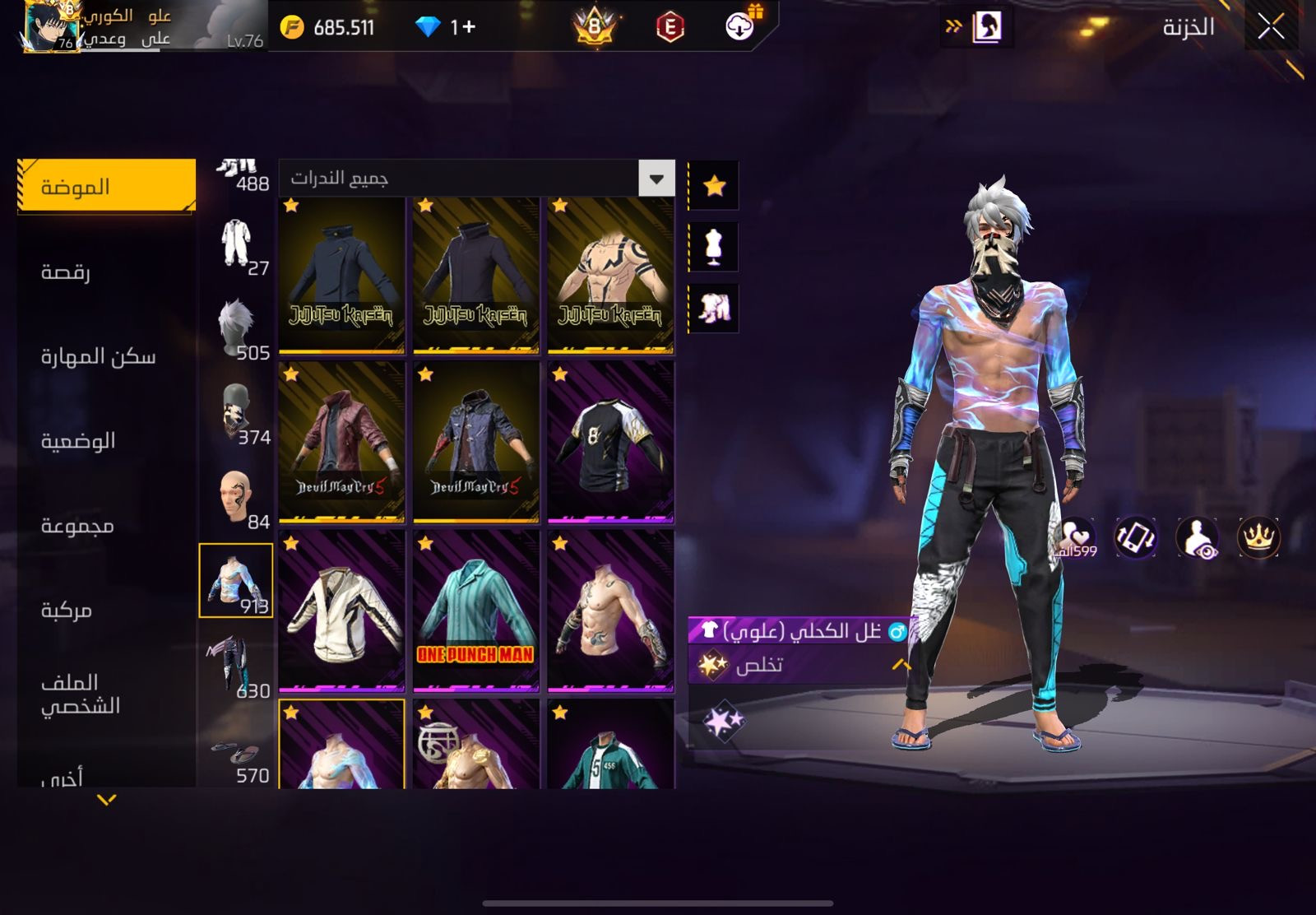
Task: Toggle the star favorites filter button
Action: click(x=714, y=186)
